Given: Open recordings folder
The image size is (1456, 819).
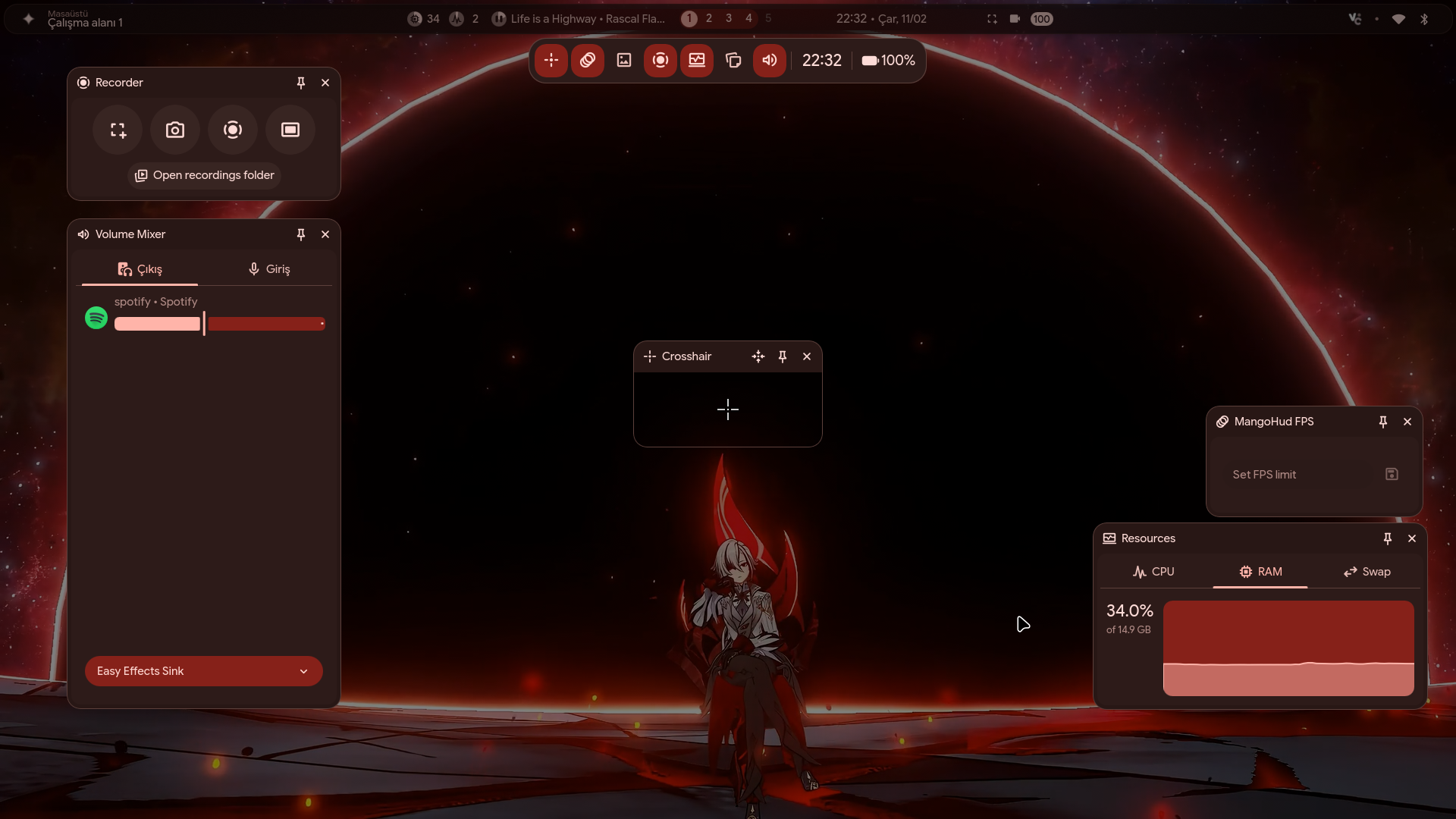Looking at the screenshot, I should click(205, 175).
